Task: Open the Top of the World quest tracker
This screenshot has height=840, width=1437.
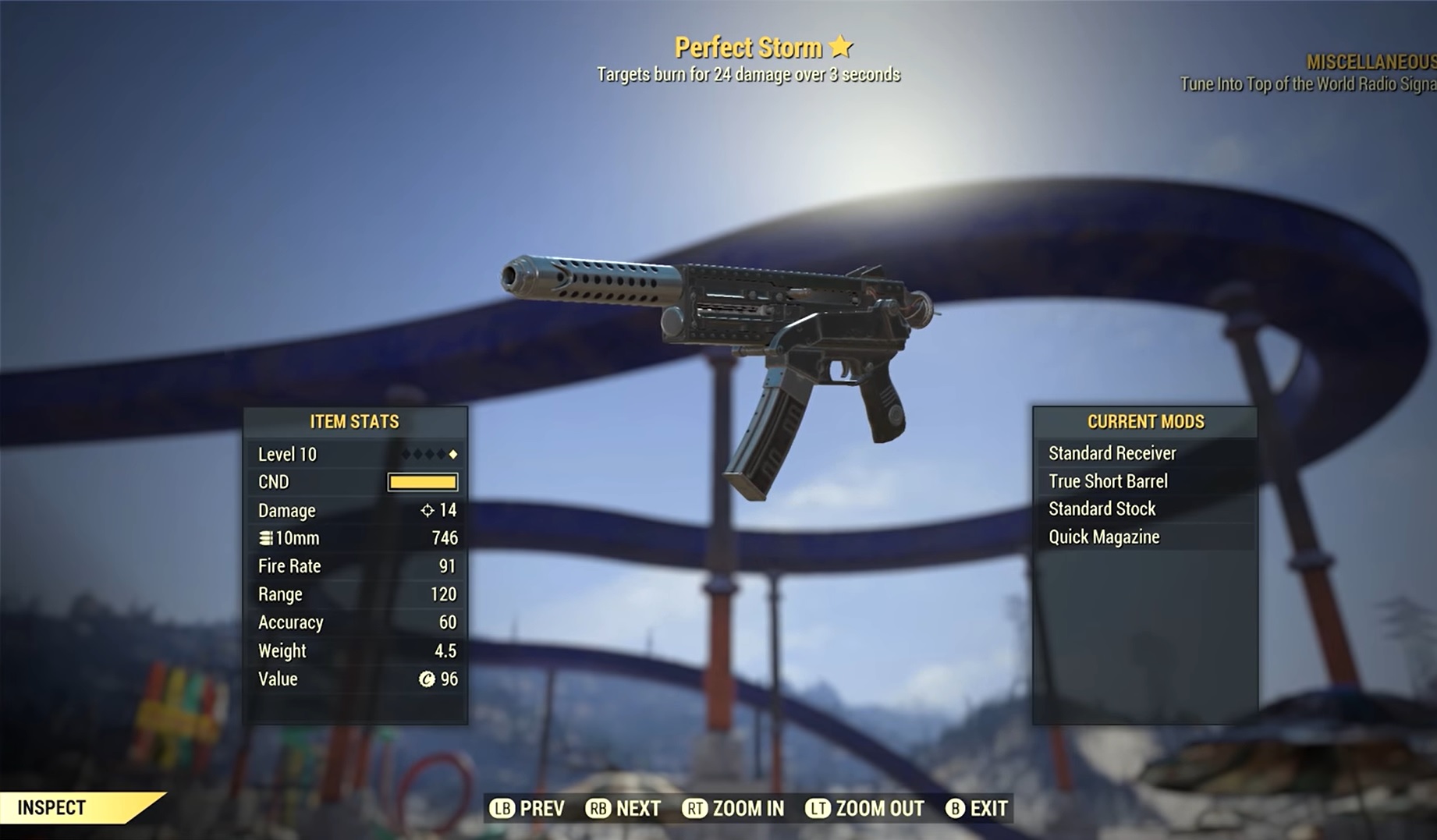Action: (x=1307, y=83)
